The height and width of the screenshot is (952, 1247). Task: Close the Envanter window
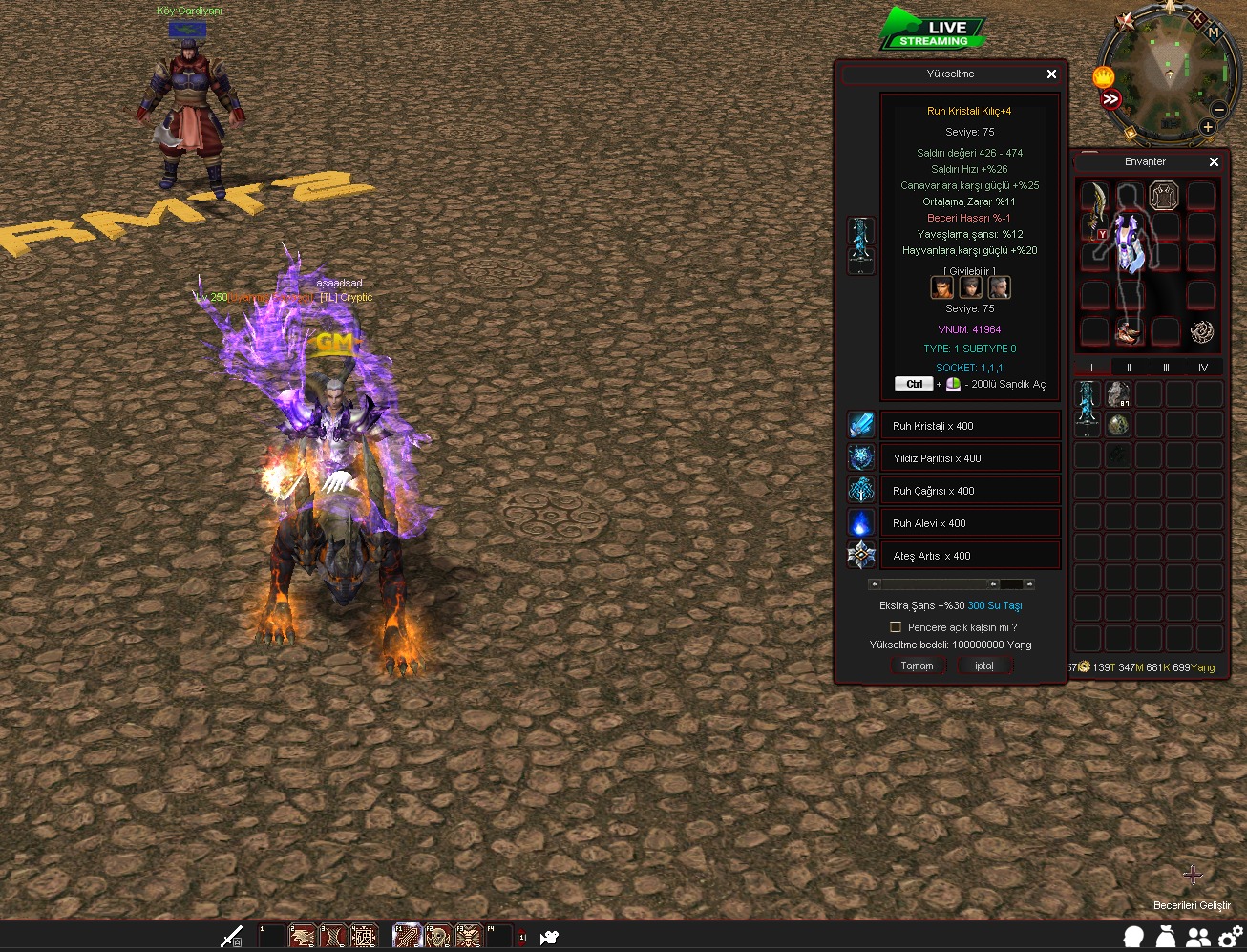tap(1214, 162)
